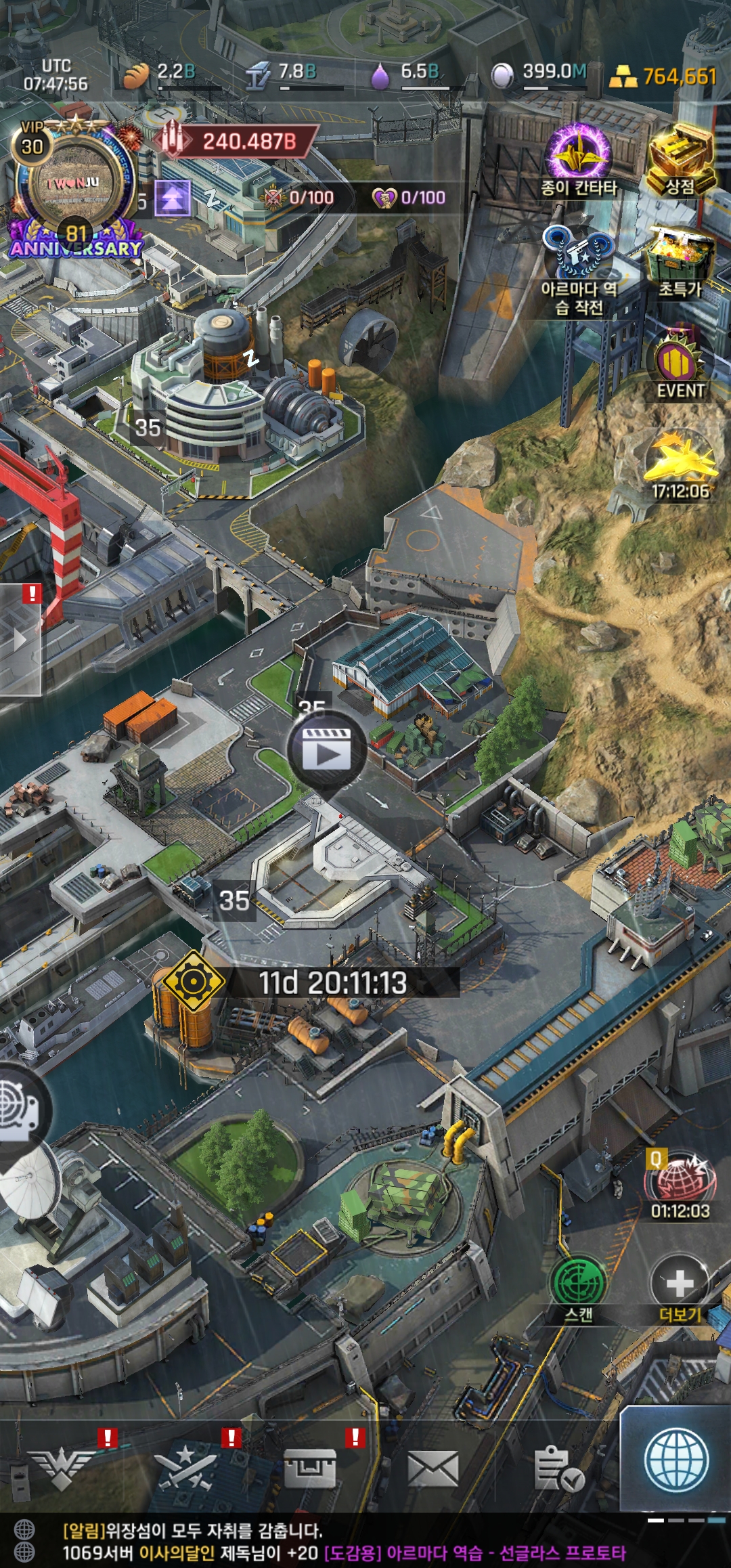Open the crate inventory in bottom bar
This screenshot has height=1568, width=731.
click(x=310, y=1469)
